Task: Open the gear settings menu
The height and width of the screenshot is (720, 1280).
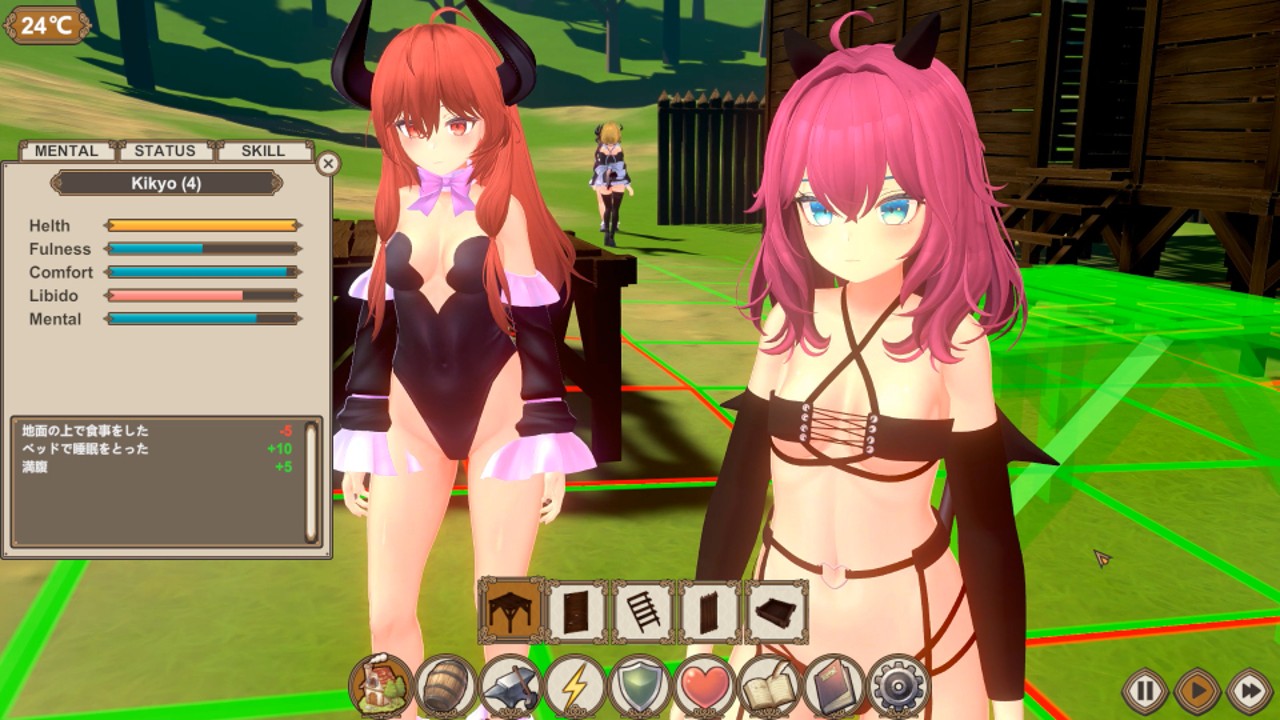Action: [x=898, y=687]
